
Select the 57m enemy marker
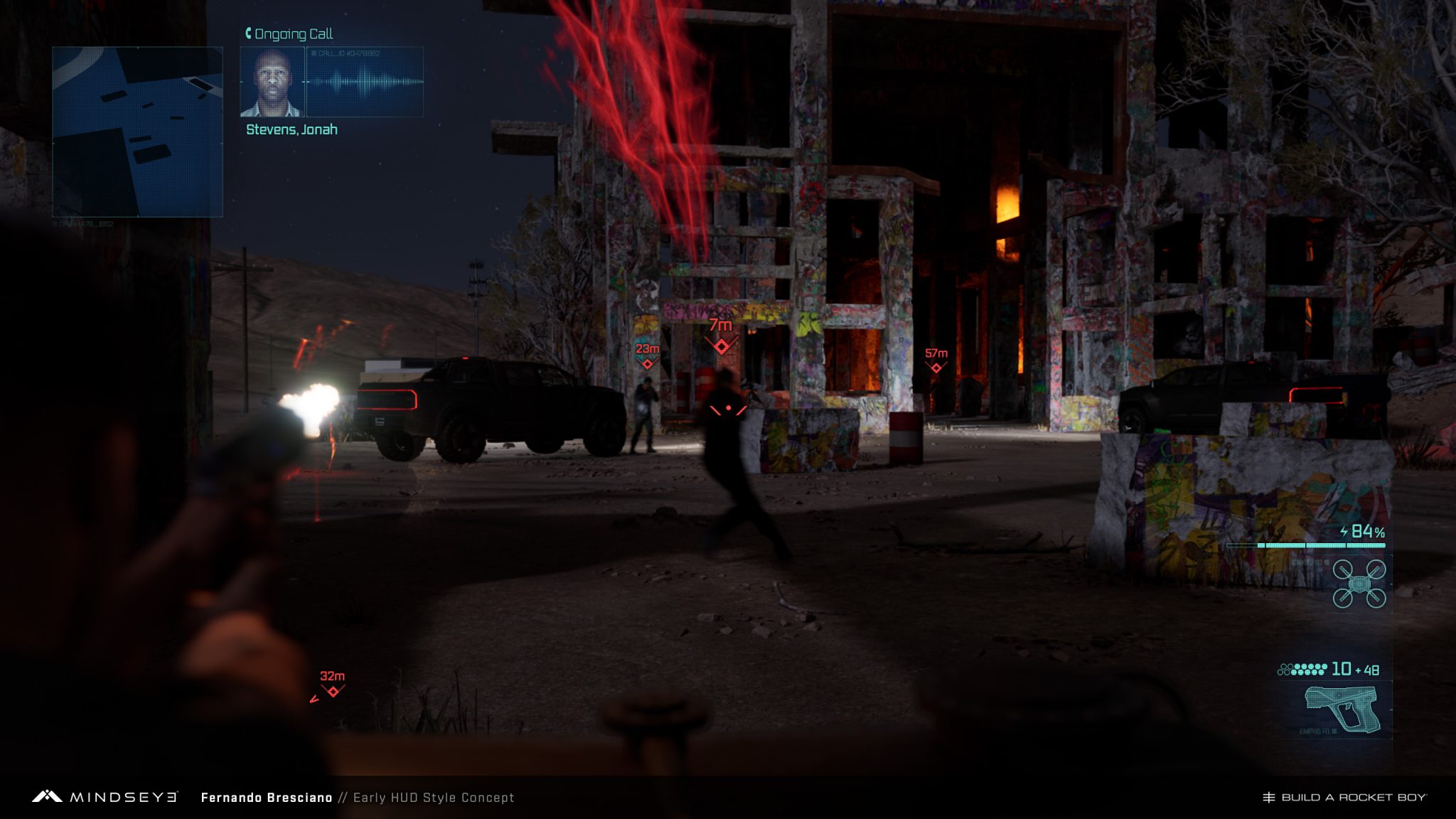click(x=936, y=368)
